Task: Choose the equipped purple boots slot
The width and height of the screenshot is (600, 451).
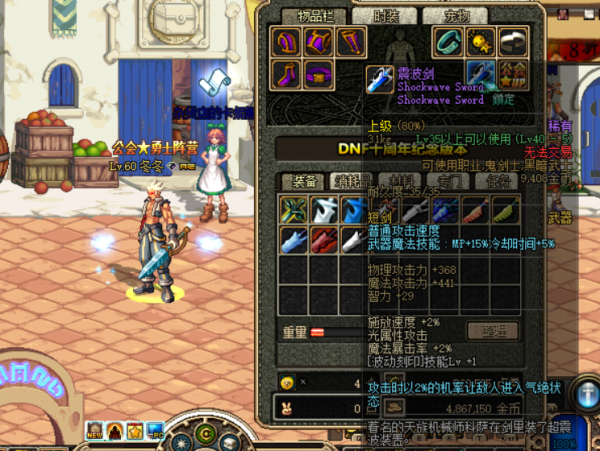Action: pos(288,74)
